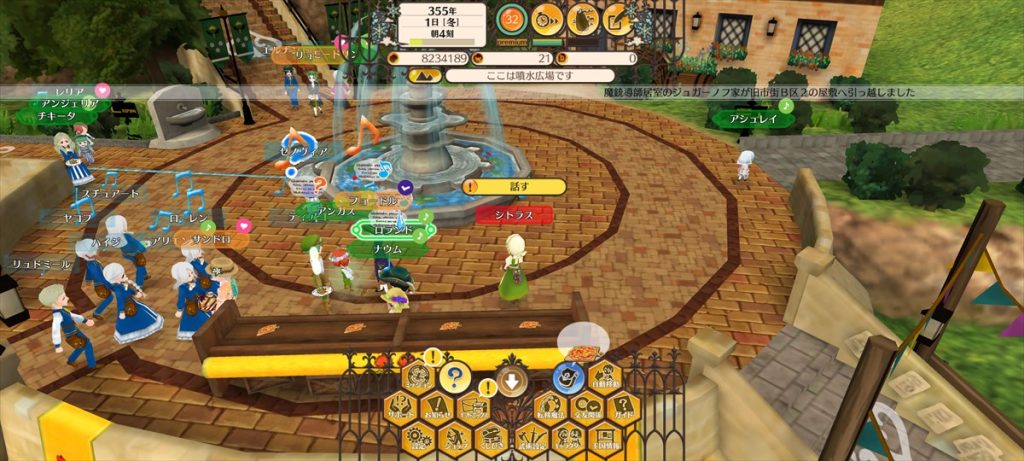1024x461 pixels.
Task: Open the blue question mark help bubble
Action: [455, 377]
